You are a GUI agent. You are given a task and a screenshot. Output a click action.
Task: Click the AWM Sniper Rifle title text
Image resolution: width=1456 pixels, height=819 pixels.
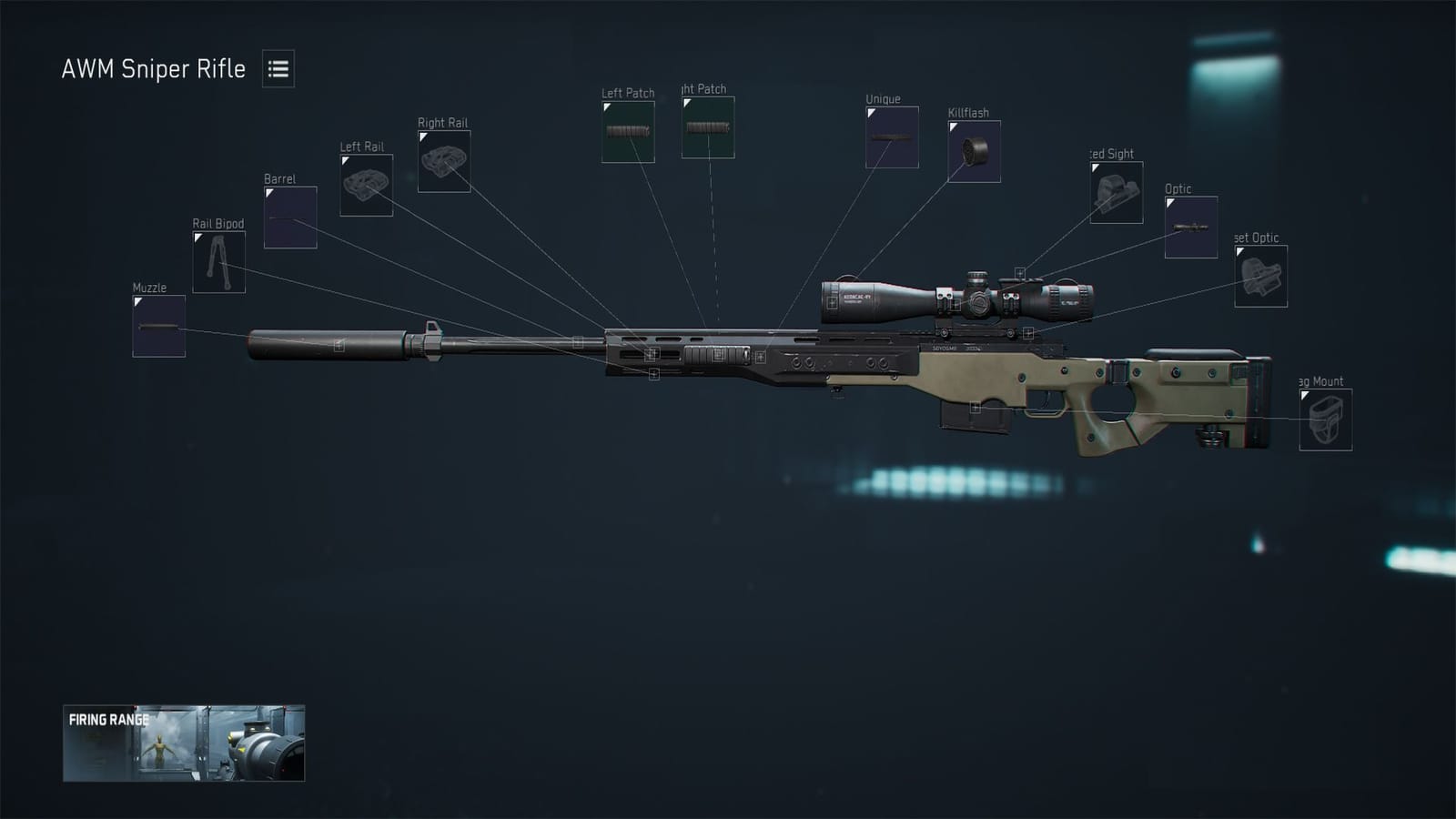tap(153, 68)
